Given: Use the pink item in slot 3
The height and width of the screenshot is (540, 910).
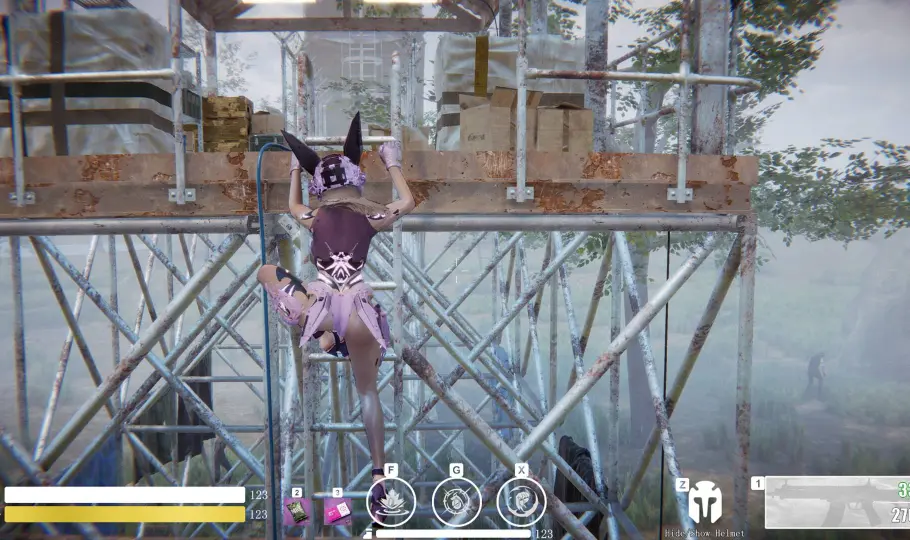Looking at the screenshot, I should (x=337, y=511).
